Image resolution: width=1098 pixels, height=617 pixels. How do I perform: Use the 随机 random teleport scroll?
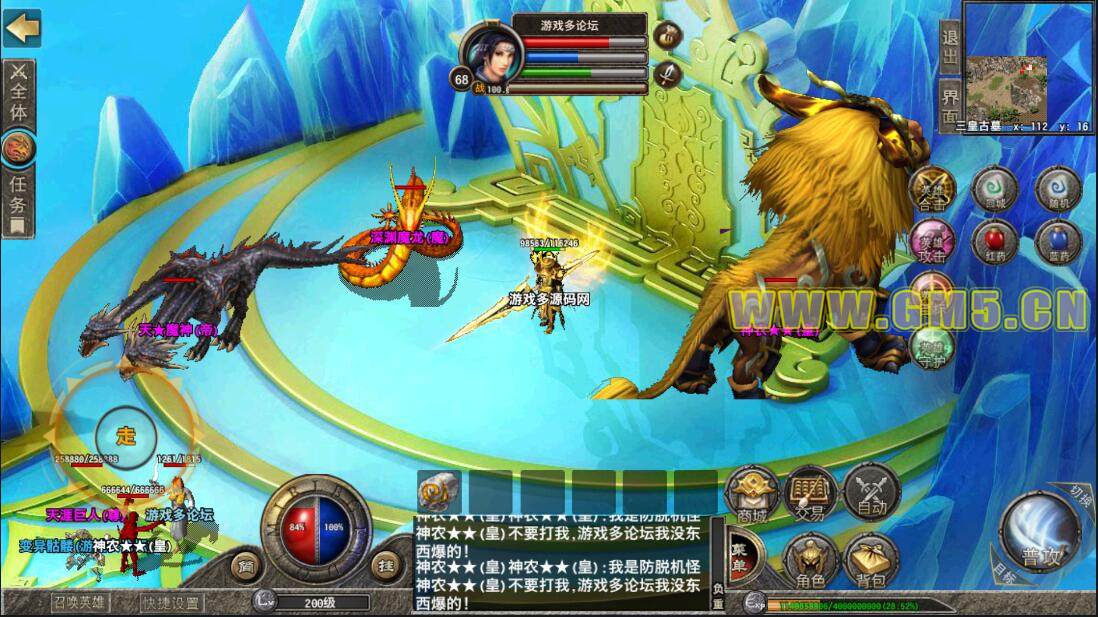1058,189
